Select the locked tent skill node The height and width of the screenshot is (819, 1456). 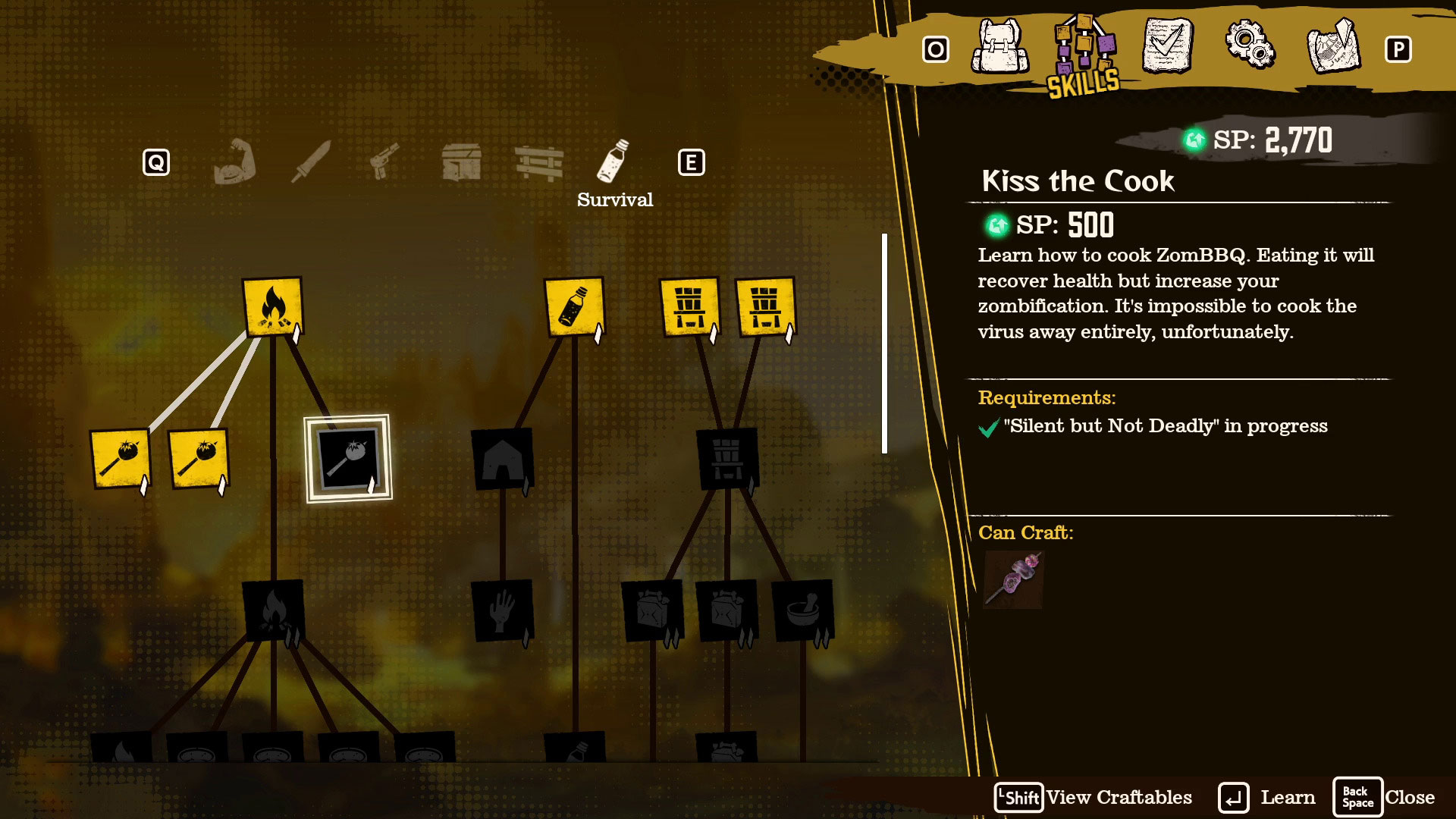click(x=502, y=459)
